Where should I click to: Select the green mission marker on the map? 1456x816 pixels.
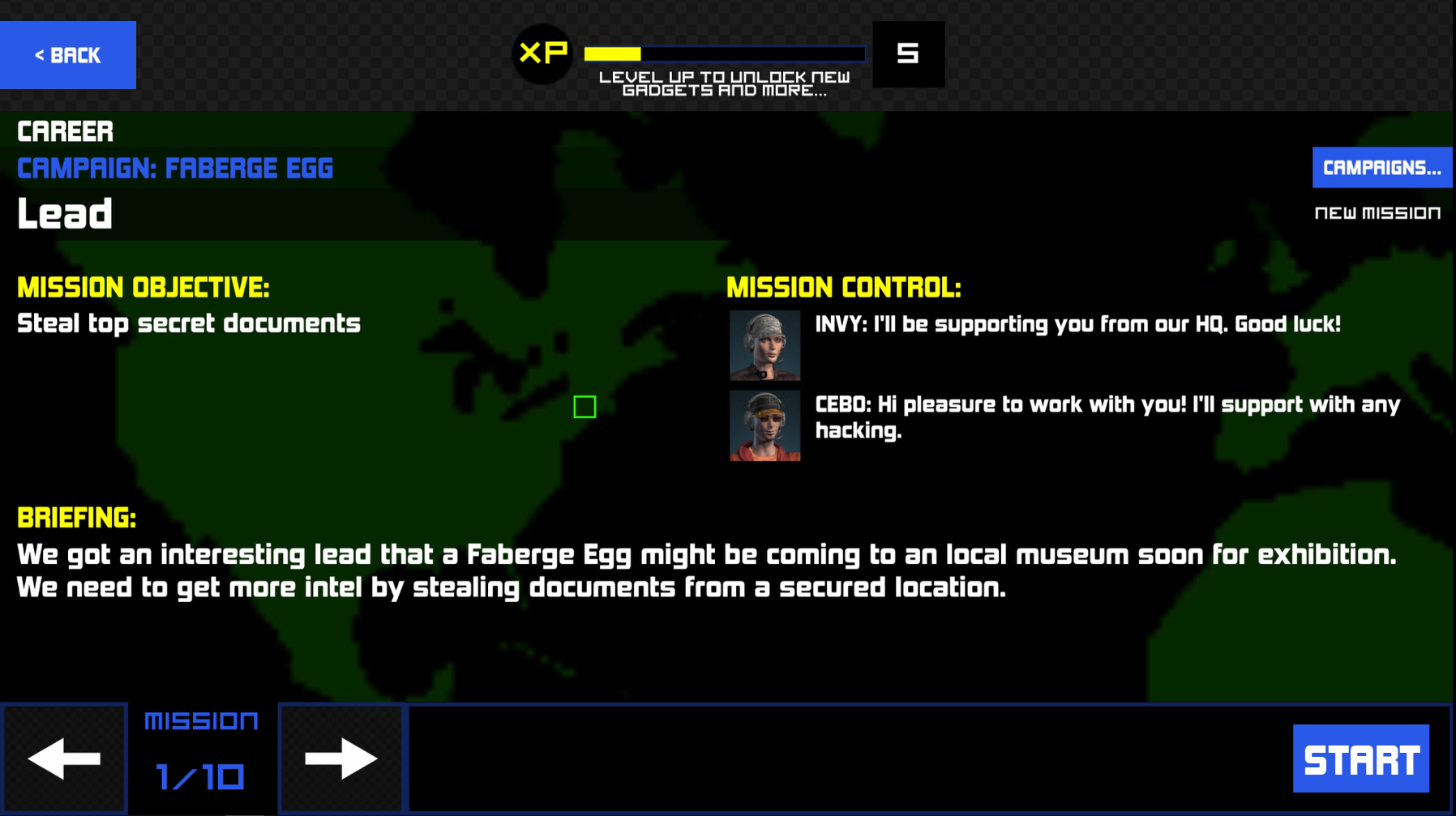click(585, 406)
